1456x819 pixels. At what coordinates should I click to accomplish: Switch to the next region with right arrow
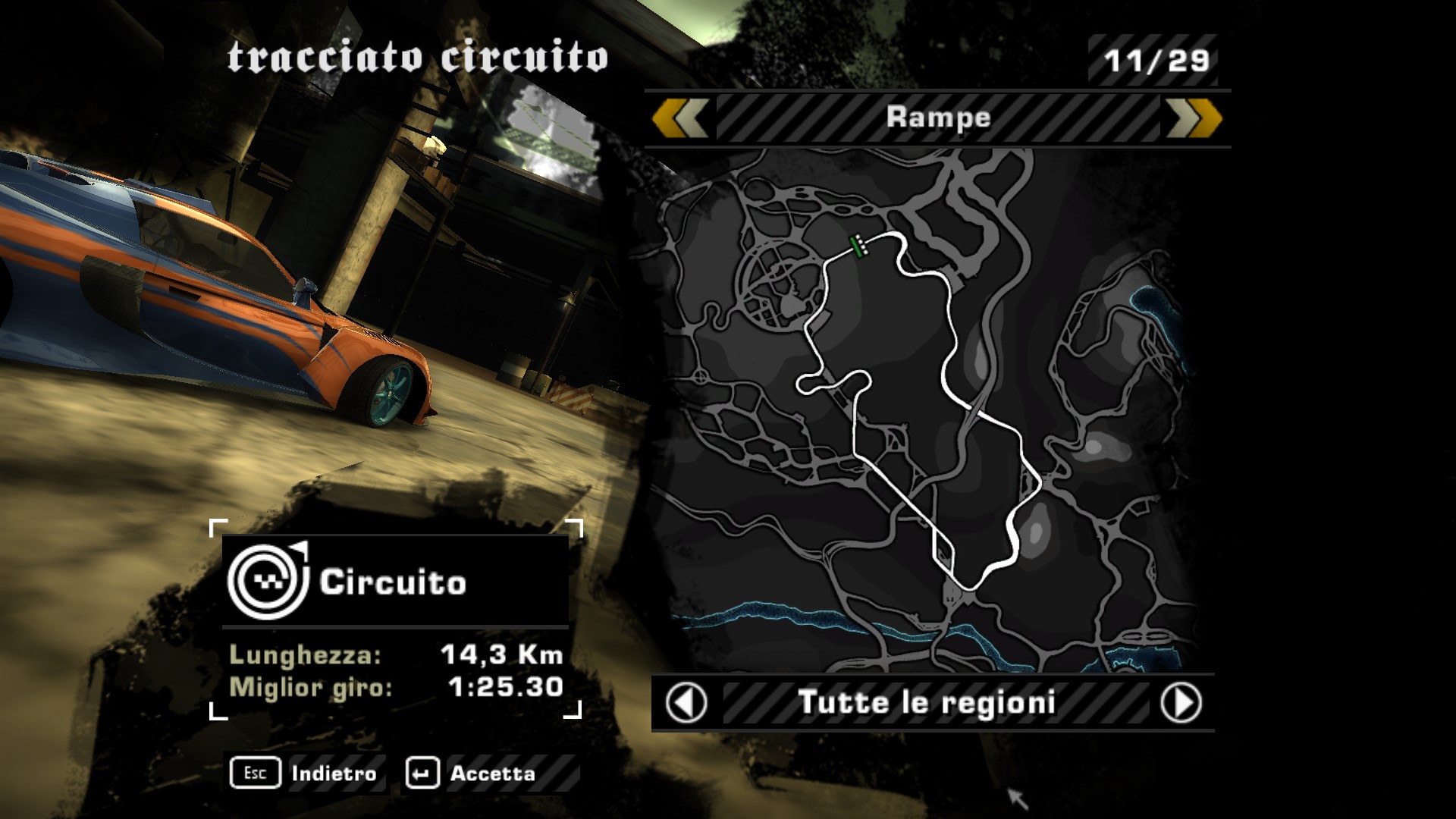point(1181,703)
